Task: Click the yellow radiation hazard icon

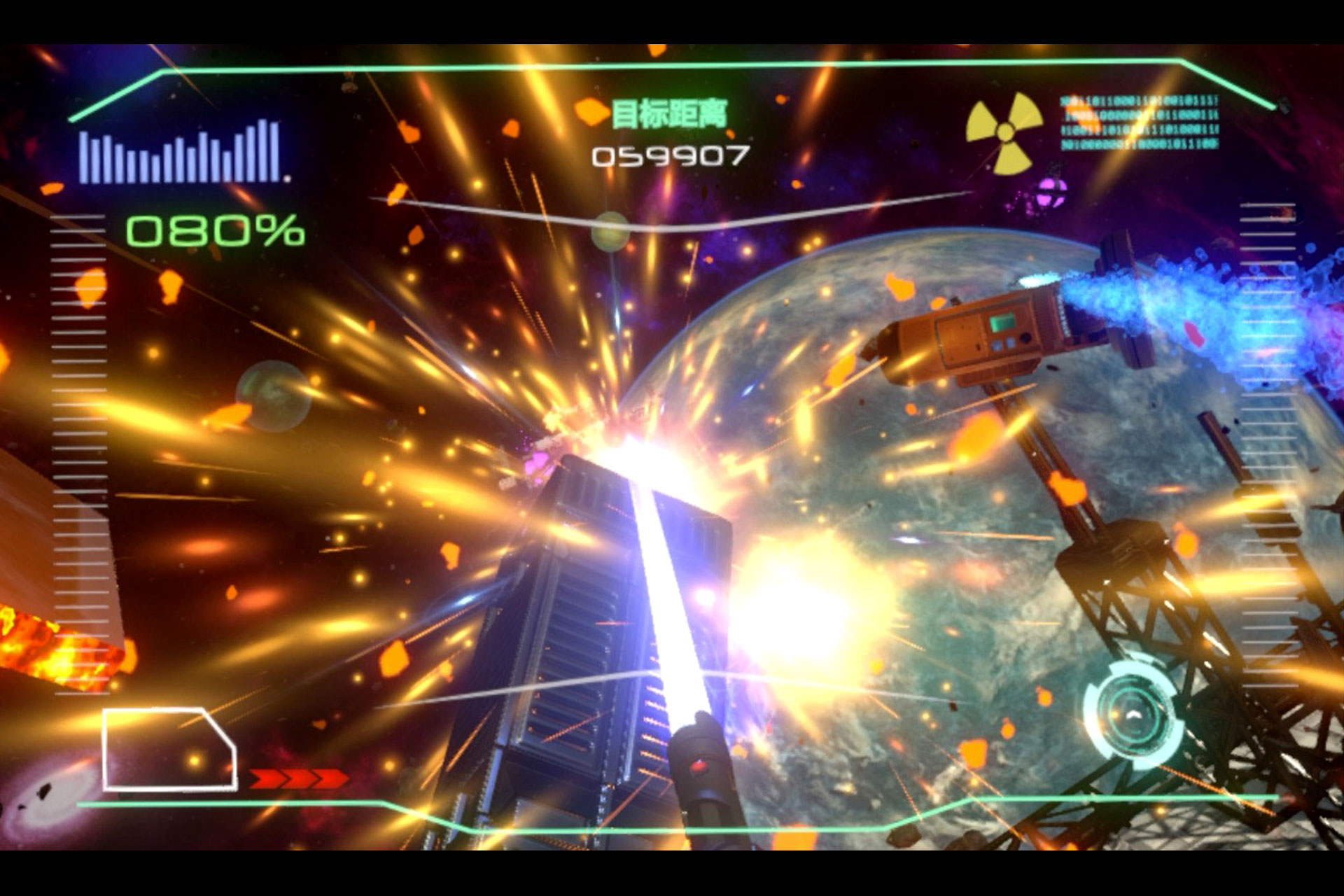Action: point(1004,132)
